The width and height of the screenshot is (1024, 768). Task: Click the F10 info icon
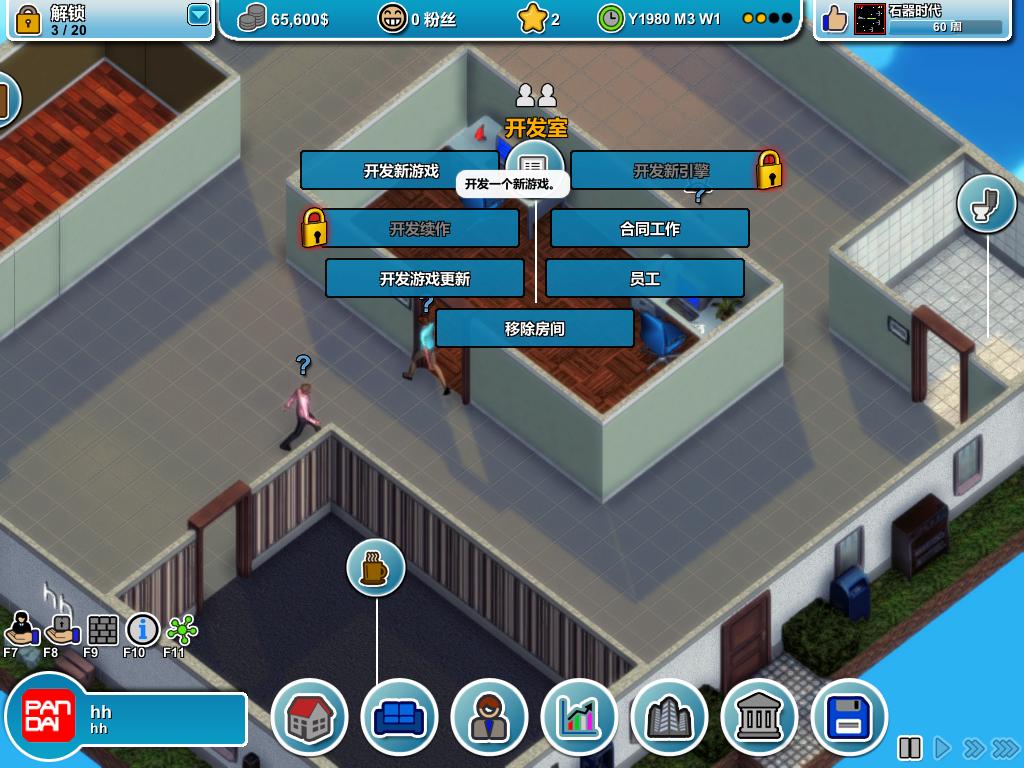pos(142,630)
